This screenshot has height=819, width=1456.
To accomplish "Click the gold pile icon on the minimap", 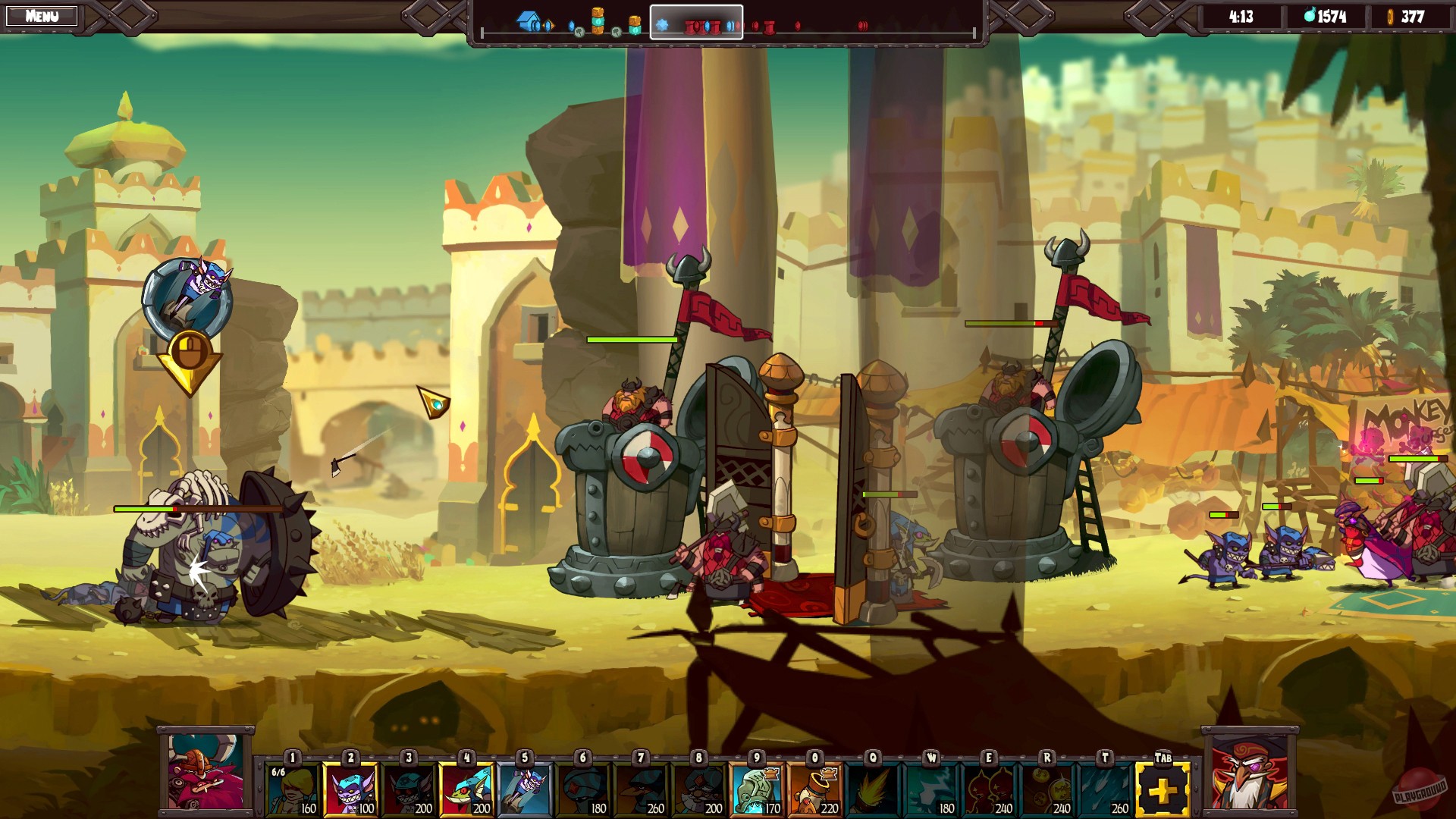I will tap(596, 17).
